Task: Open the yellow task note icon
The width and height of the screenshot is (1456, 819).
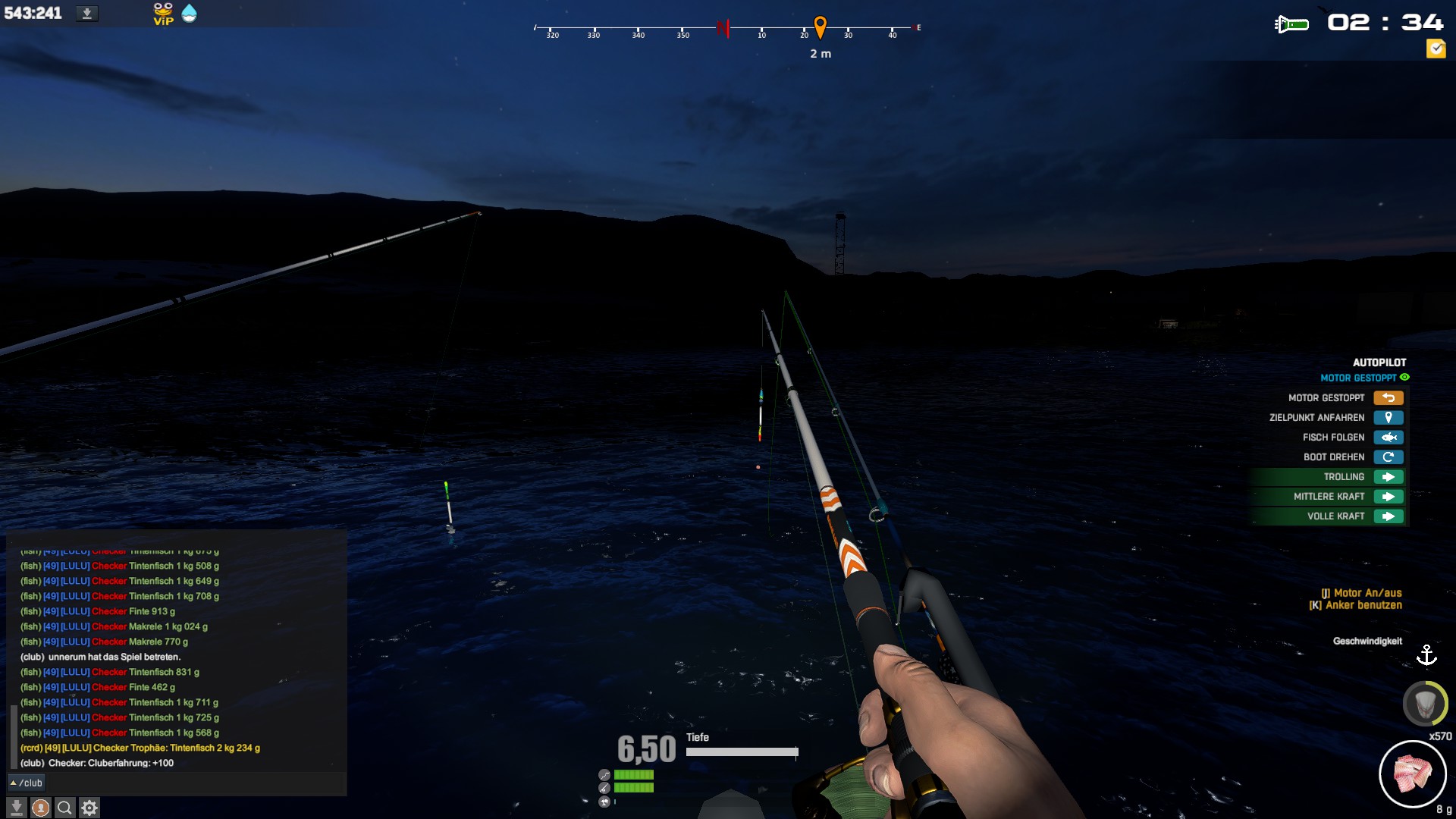Action: [1436, 49]
